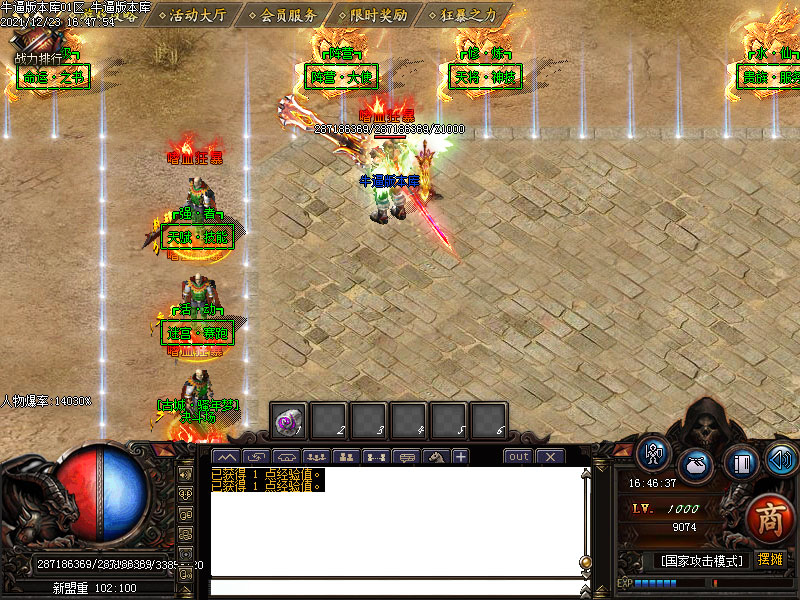Toggle the sound speaker icon

coord(781,459)
